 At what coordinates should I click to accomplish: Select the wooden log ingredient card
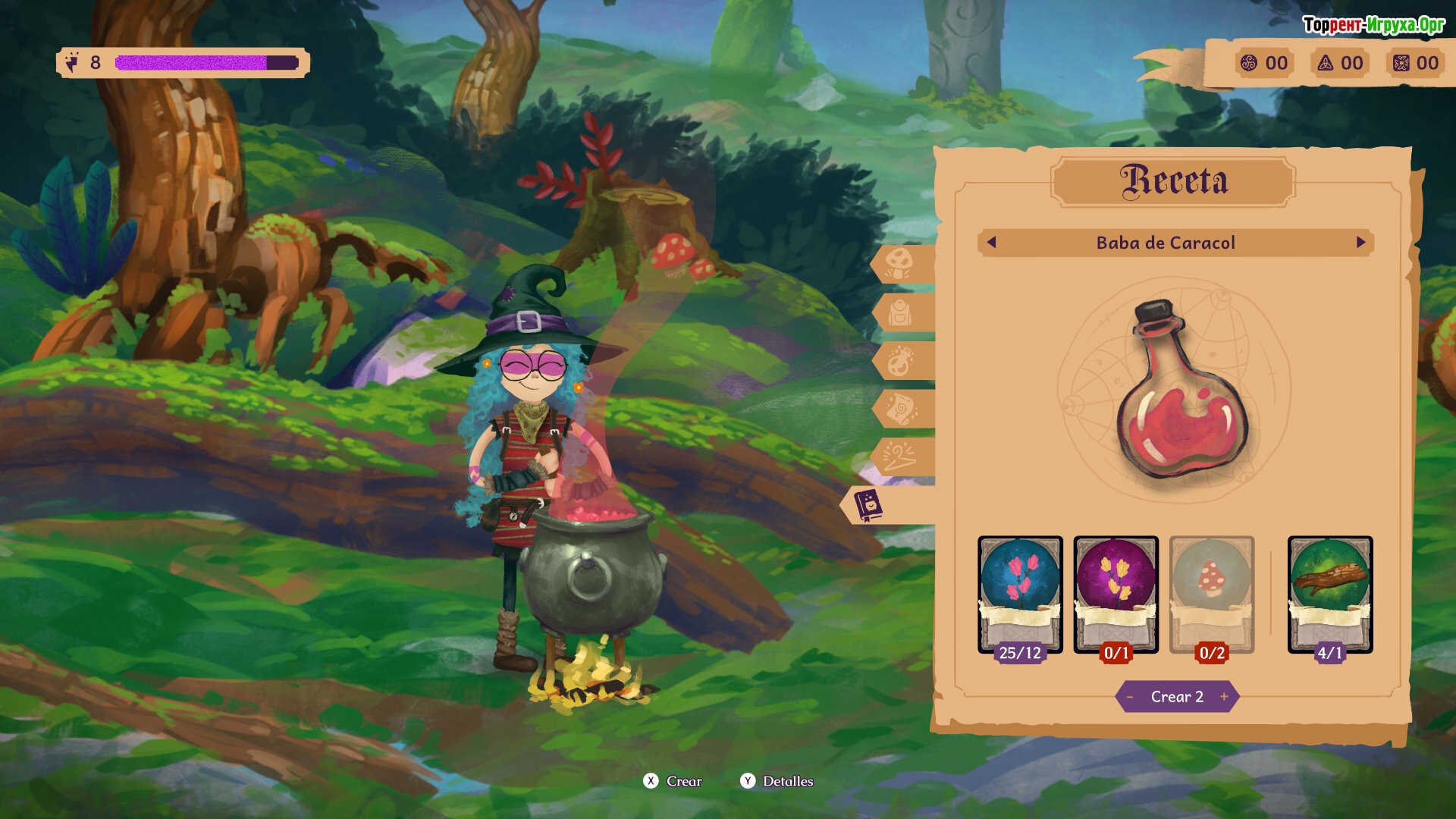coord(1330,595)
